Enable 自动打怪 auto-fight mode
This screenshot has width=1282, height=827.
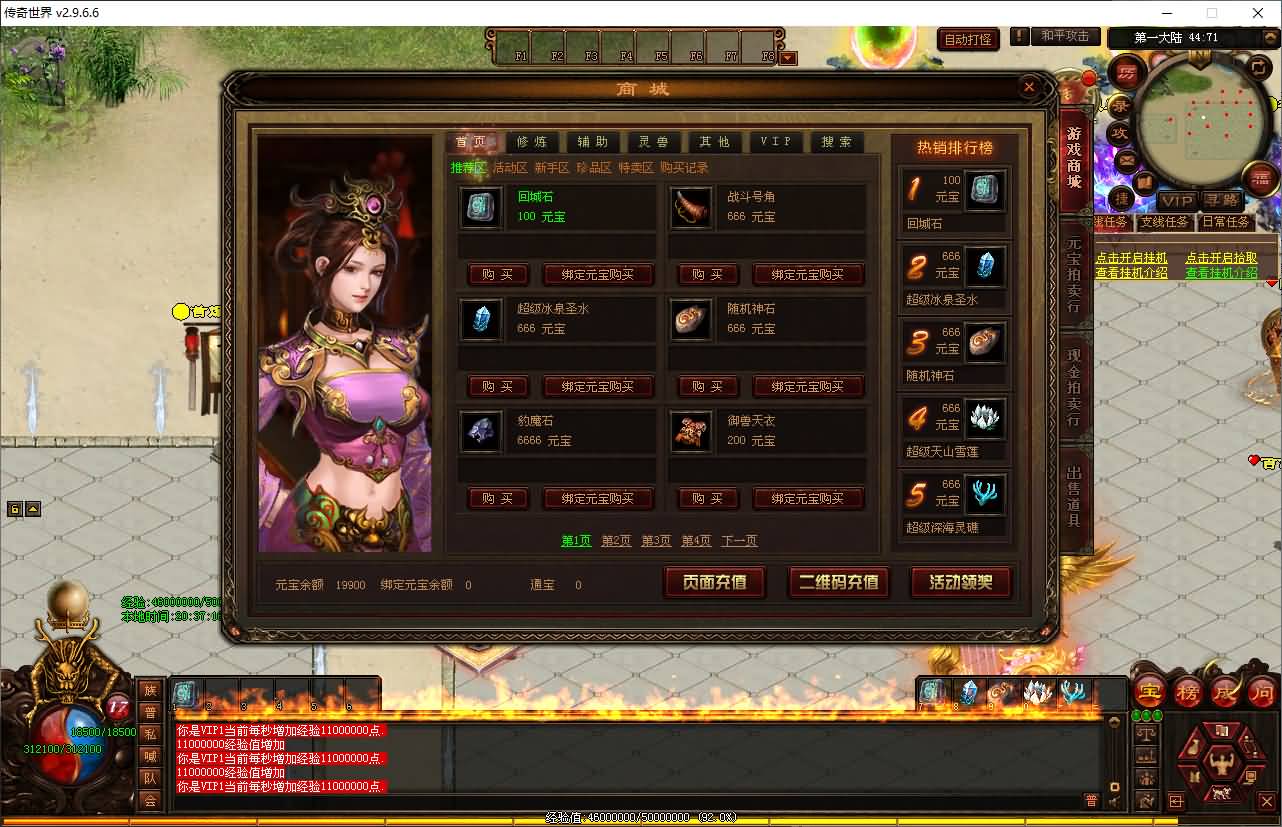tap(966, 37)
